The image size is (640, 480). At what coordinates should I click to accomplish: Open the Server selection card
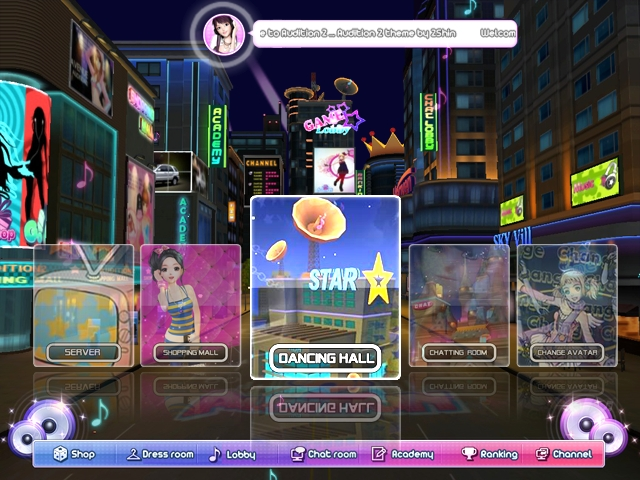[83, 305]
